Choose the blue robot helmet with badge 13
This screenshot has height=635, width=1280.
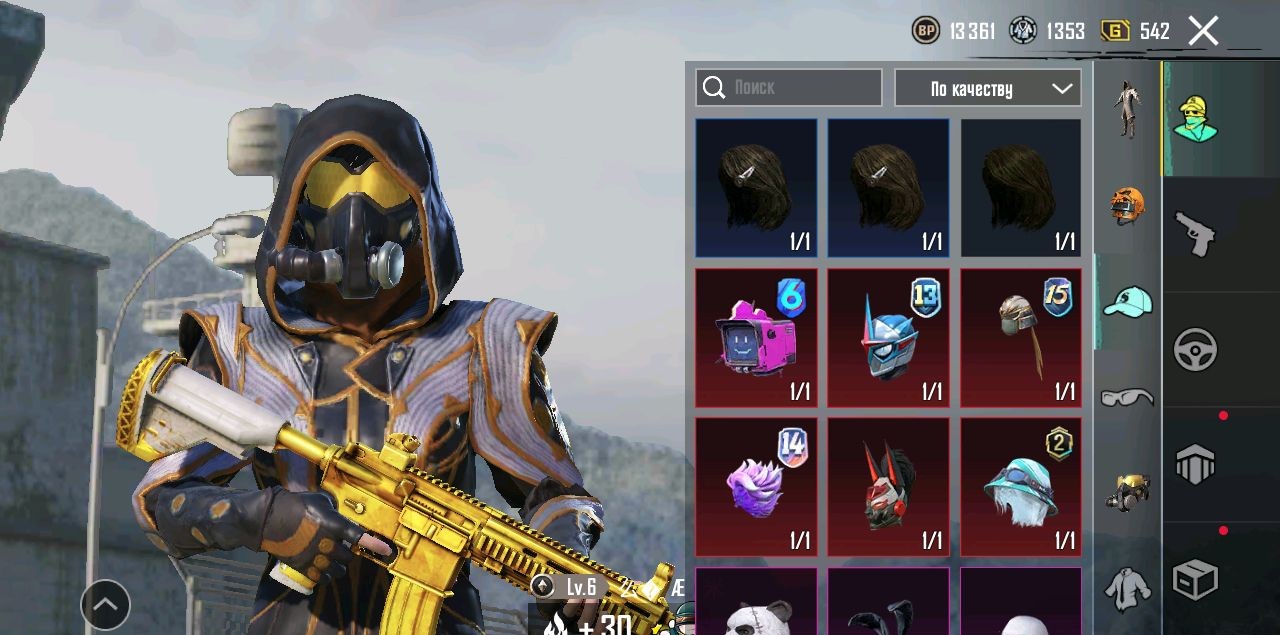(x=888, y=338)
